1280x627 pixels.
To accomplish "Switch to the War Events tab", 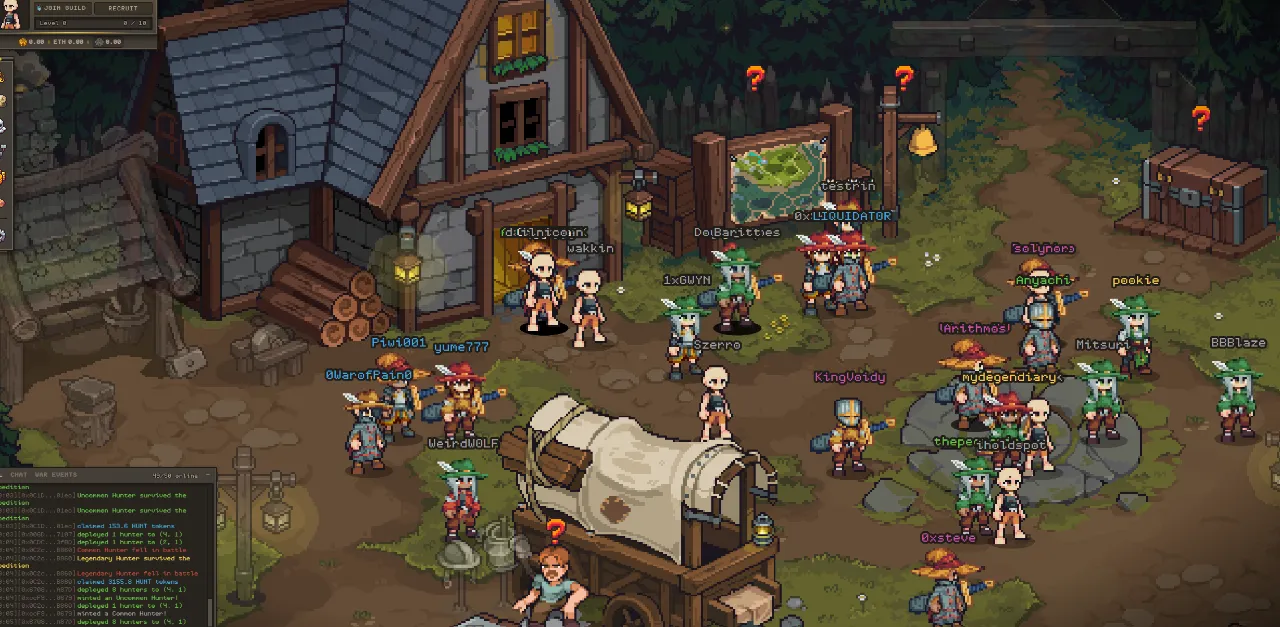I will 56,474.
